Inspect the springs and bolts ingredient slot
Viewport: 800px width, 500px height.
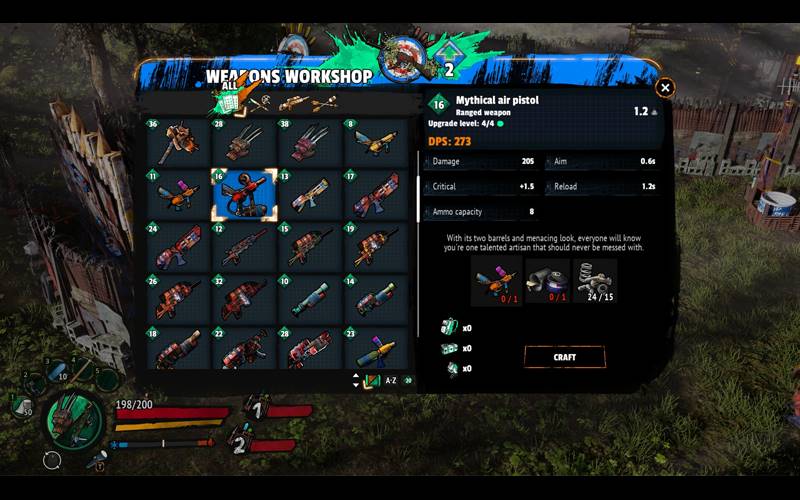[x=596, y=280]
